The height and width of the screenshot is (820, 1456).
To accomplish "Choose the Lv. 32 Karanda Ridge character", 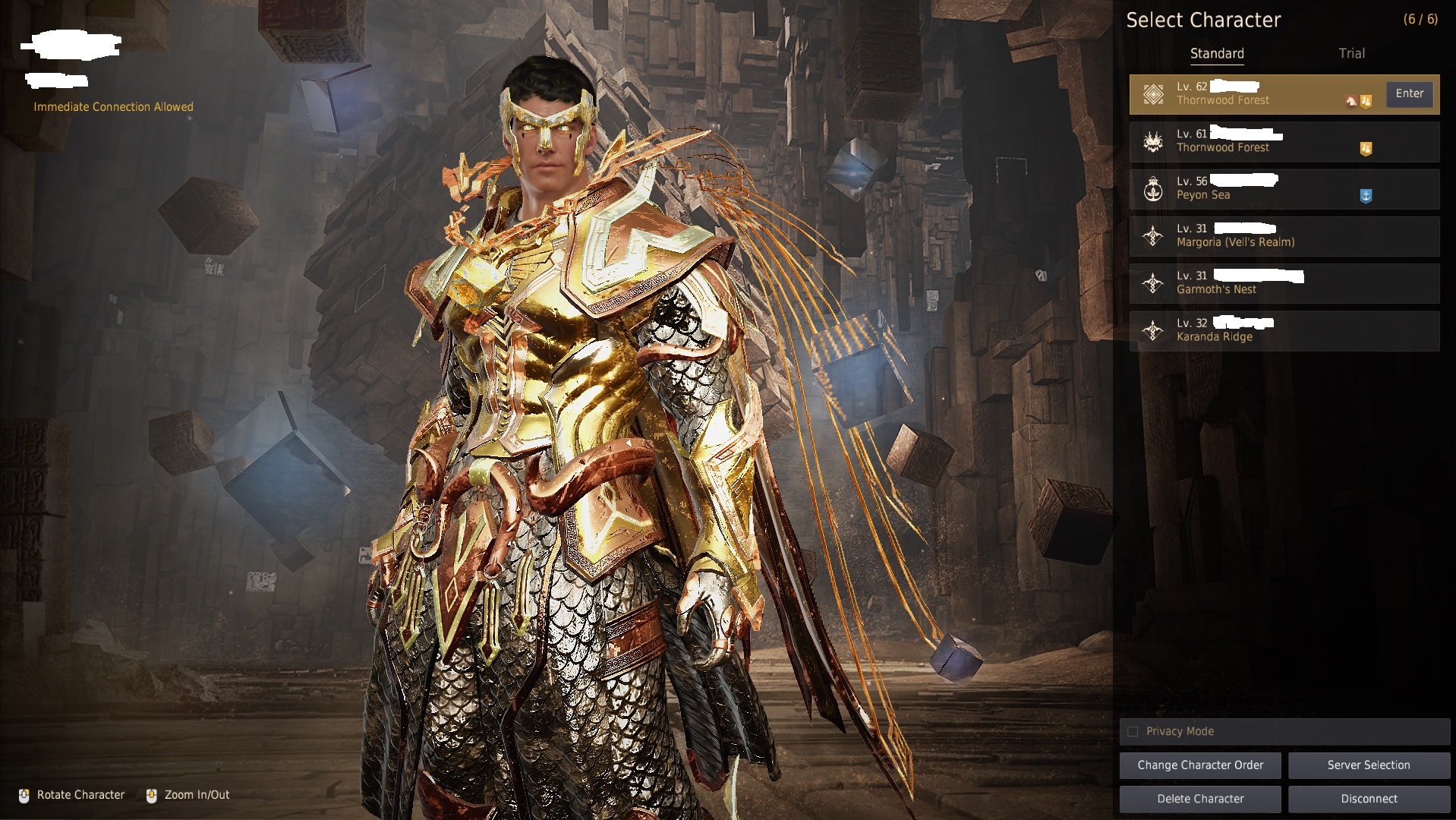I will [1283, 330].
